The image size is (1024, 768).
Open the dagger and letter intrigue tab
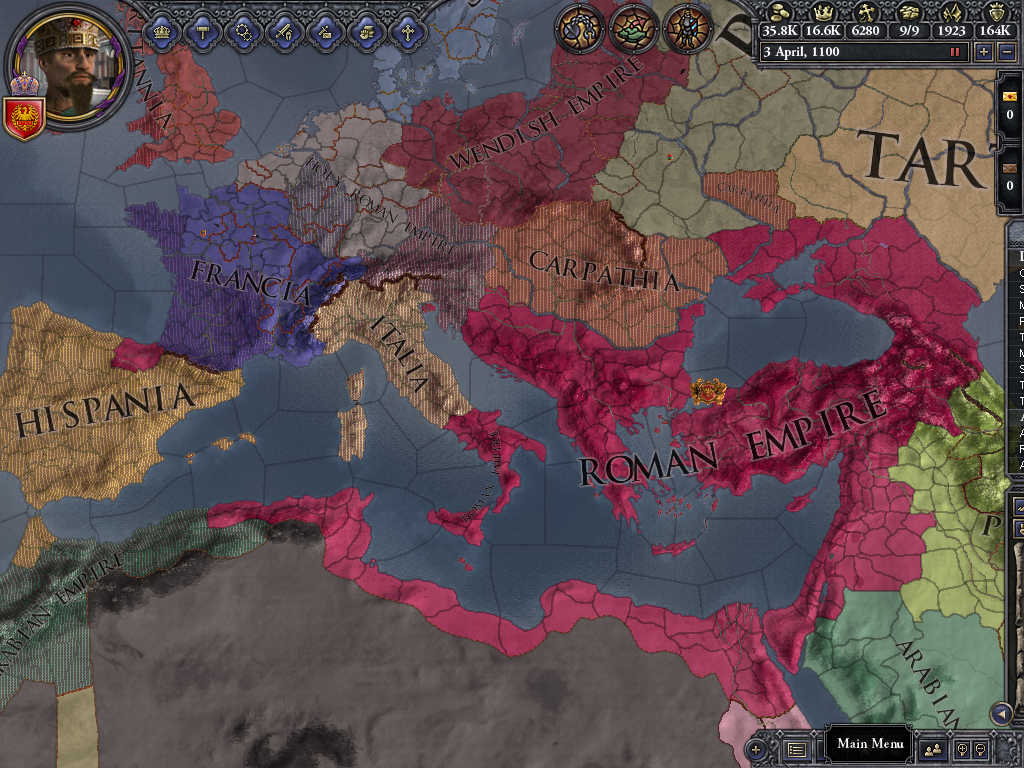click(x=326, y=31)
